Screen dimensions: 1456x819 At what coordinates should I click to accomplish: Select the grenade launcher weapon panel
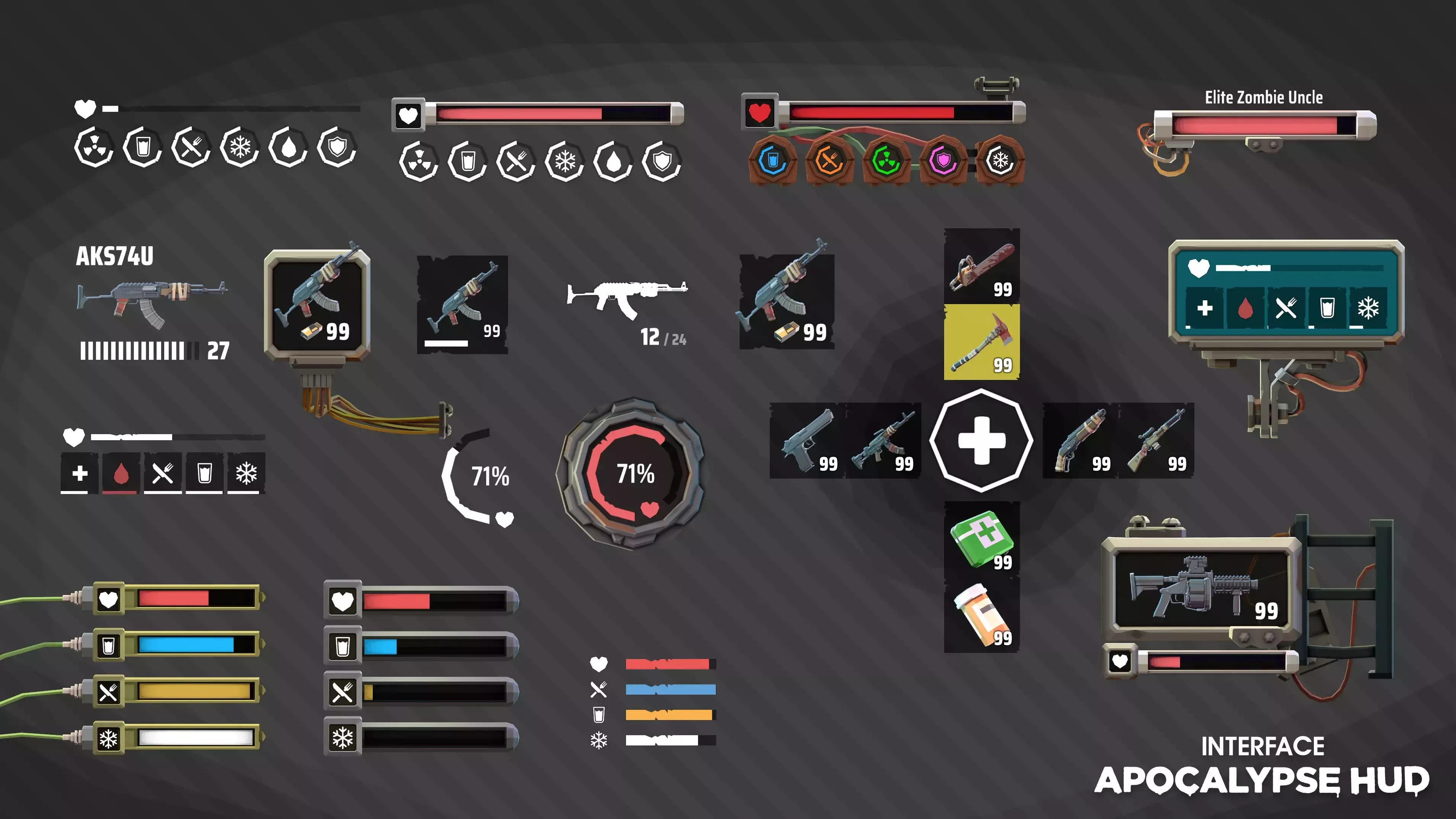pos(1202,588)
